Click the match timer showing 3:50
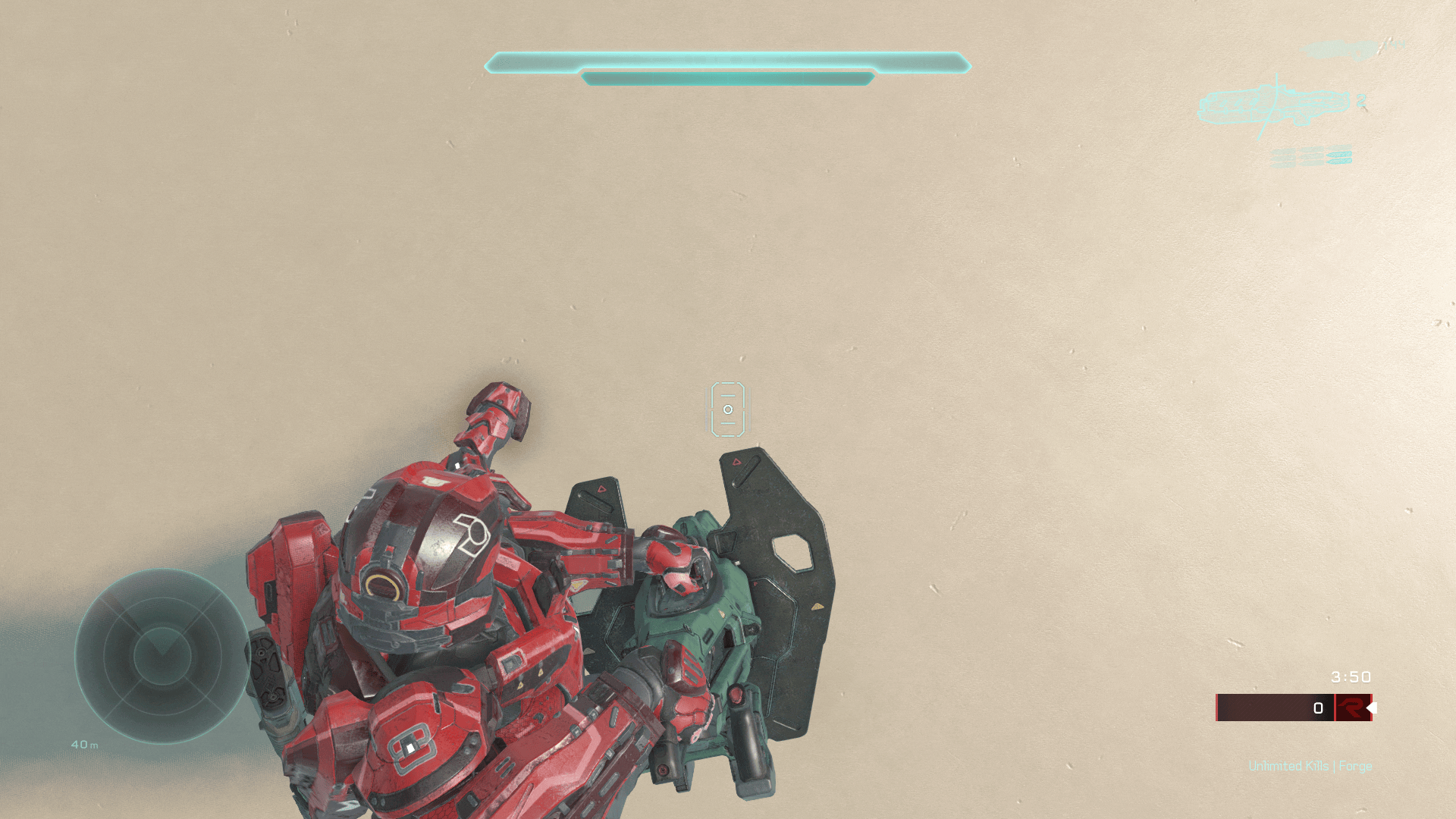 point(1349,677)
